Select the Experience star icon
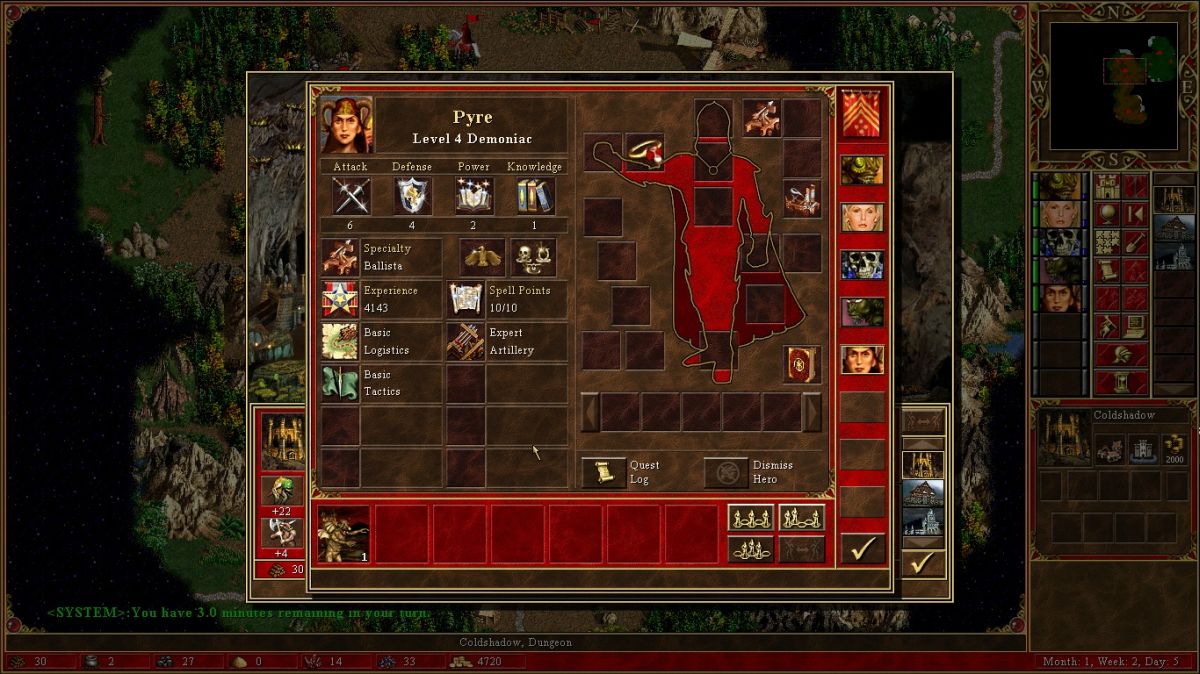1200x674 pixels. 339,299
